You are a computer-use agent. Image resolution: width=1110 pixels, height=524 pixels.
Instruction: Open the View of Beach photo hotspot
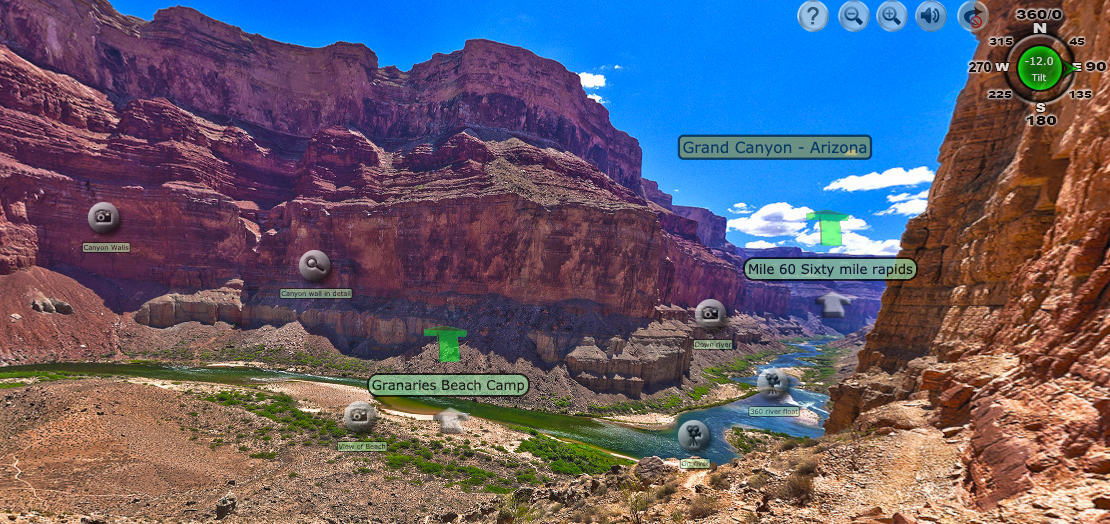359,417
